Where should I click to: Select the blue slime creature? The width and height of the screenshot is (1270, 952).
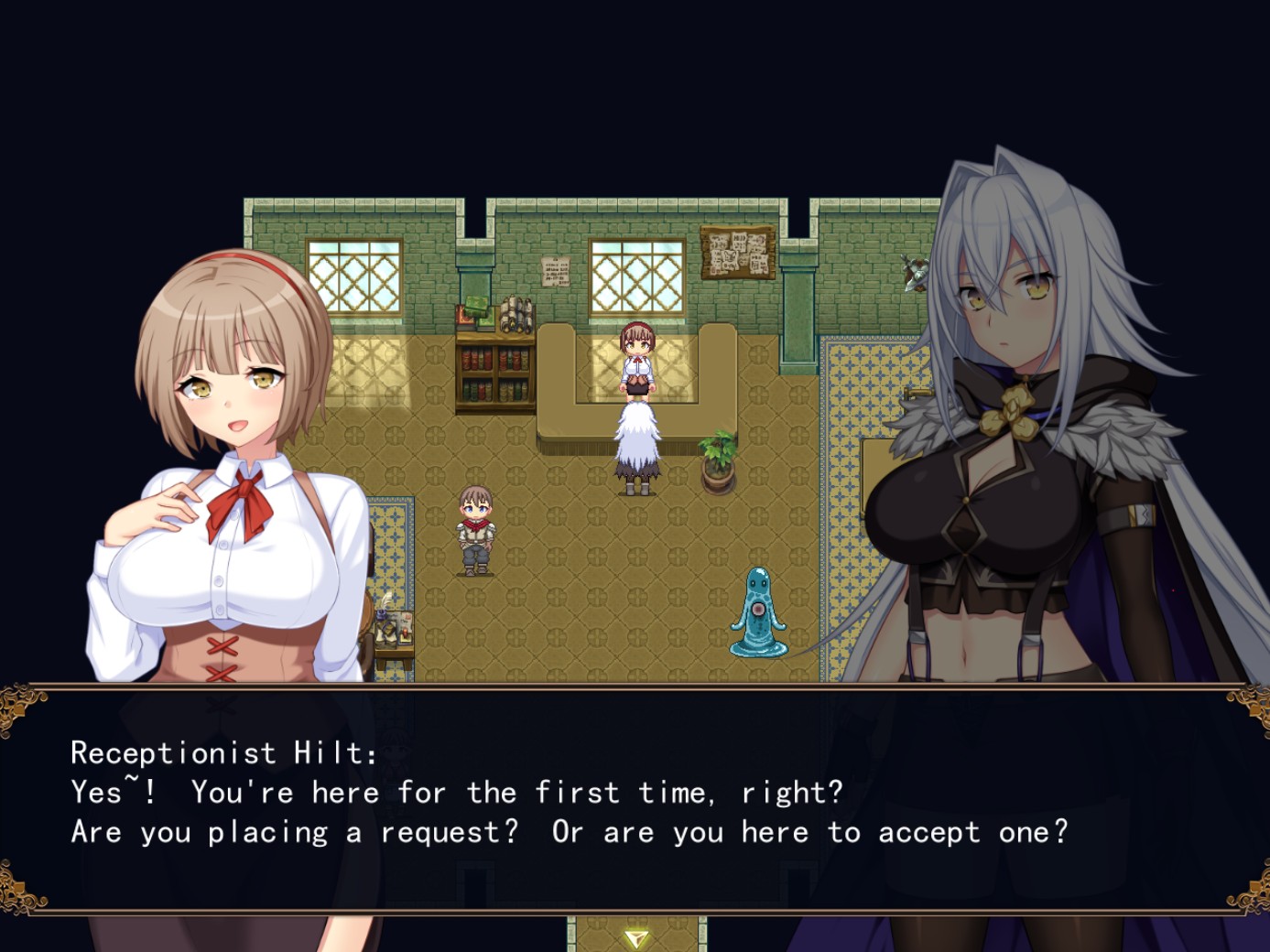point(760,613)
